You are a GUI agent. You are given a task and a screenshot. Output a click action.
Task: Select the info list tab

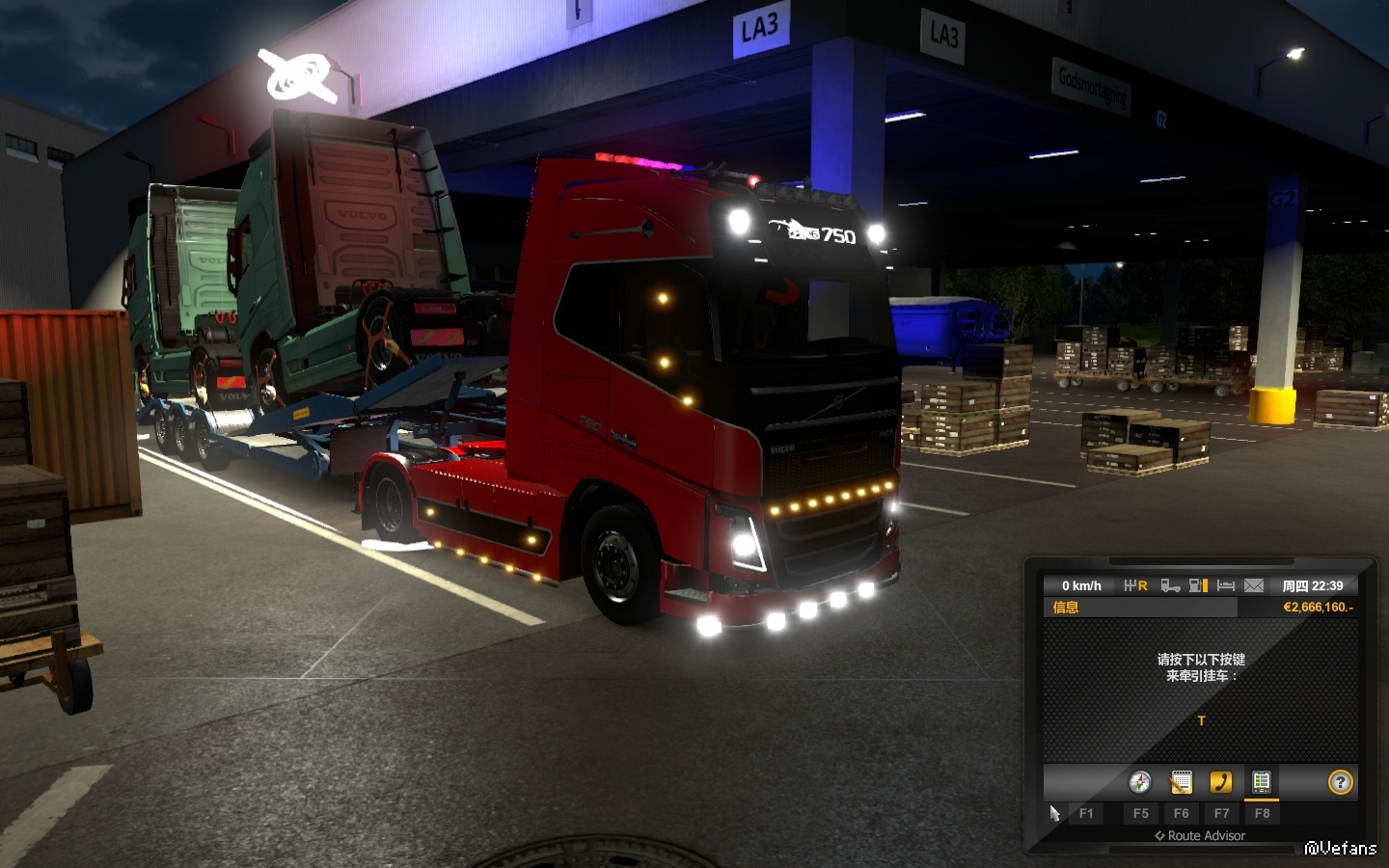[1261, 782]
